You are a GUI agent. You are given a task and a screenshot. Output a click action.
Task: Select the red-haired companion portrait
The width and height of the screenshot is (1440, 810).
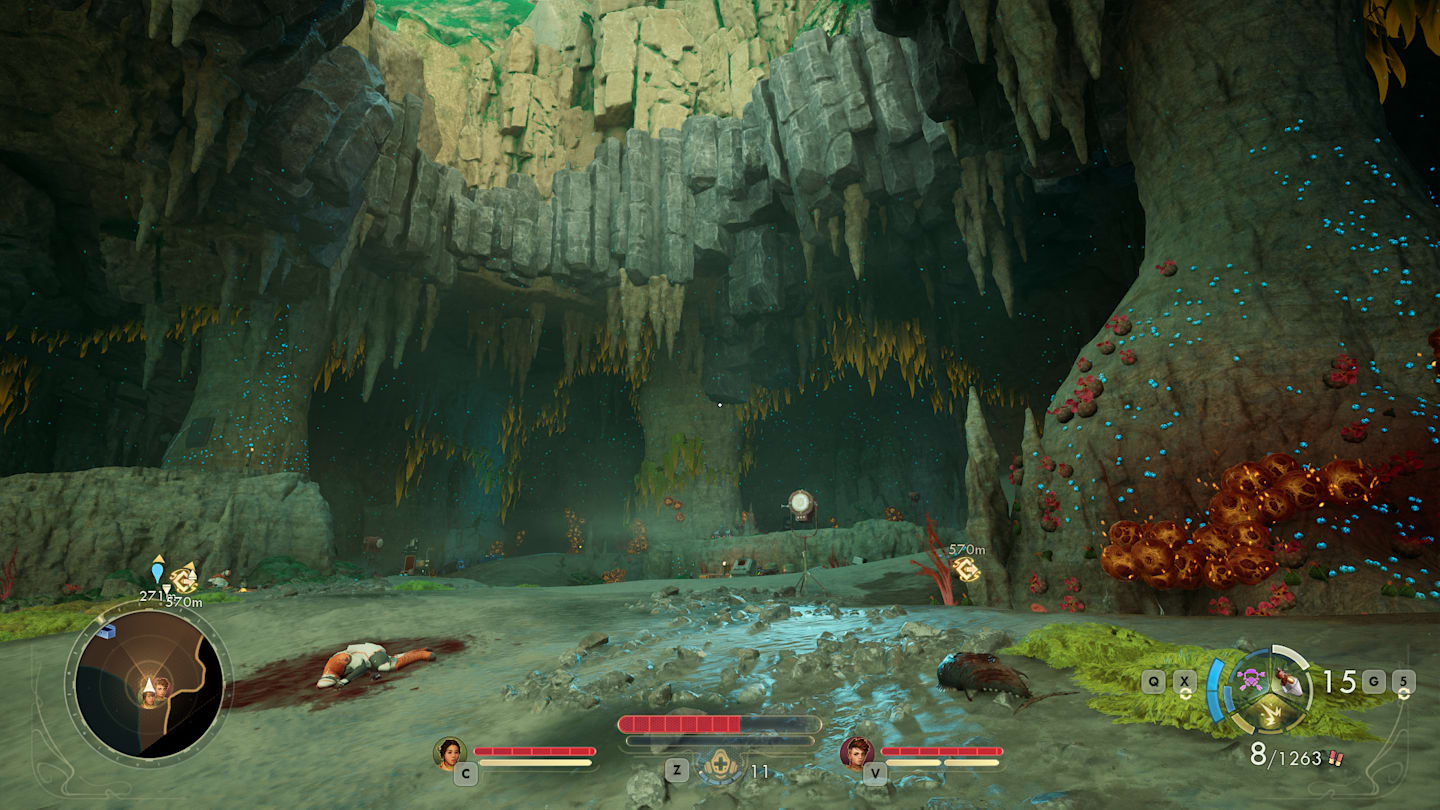tap(857, 753)
